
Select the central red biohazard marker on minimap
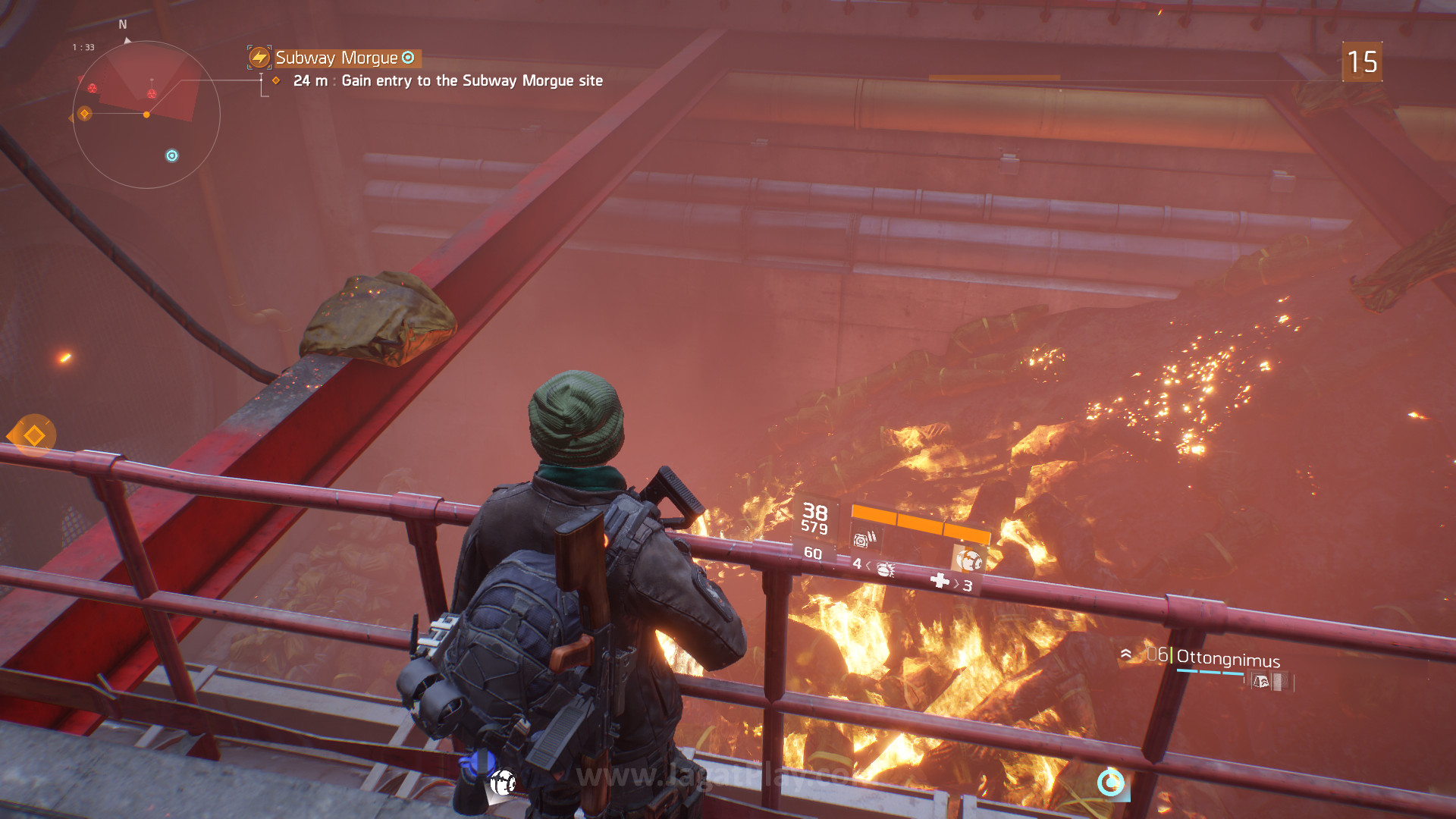(152, 93)
